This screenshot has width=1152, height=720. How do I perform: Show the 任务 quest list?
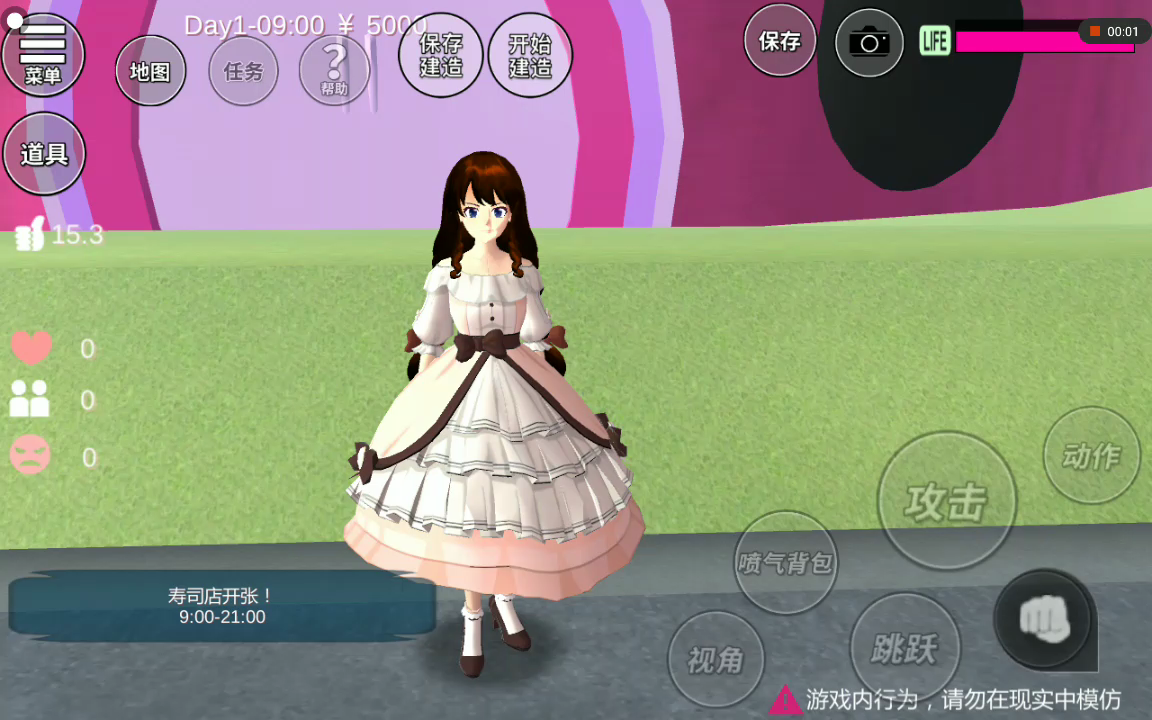pos(243,71)
